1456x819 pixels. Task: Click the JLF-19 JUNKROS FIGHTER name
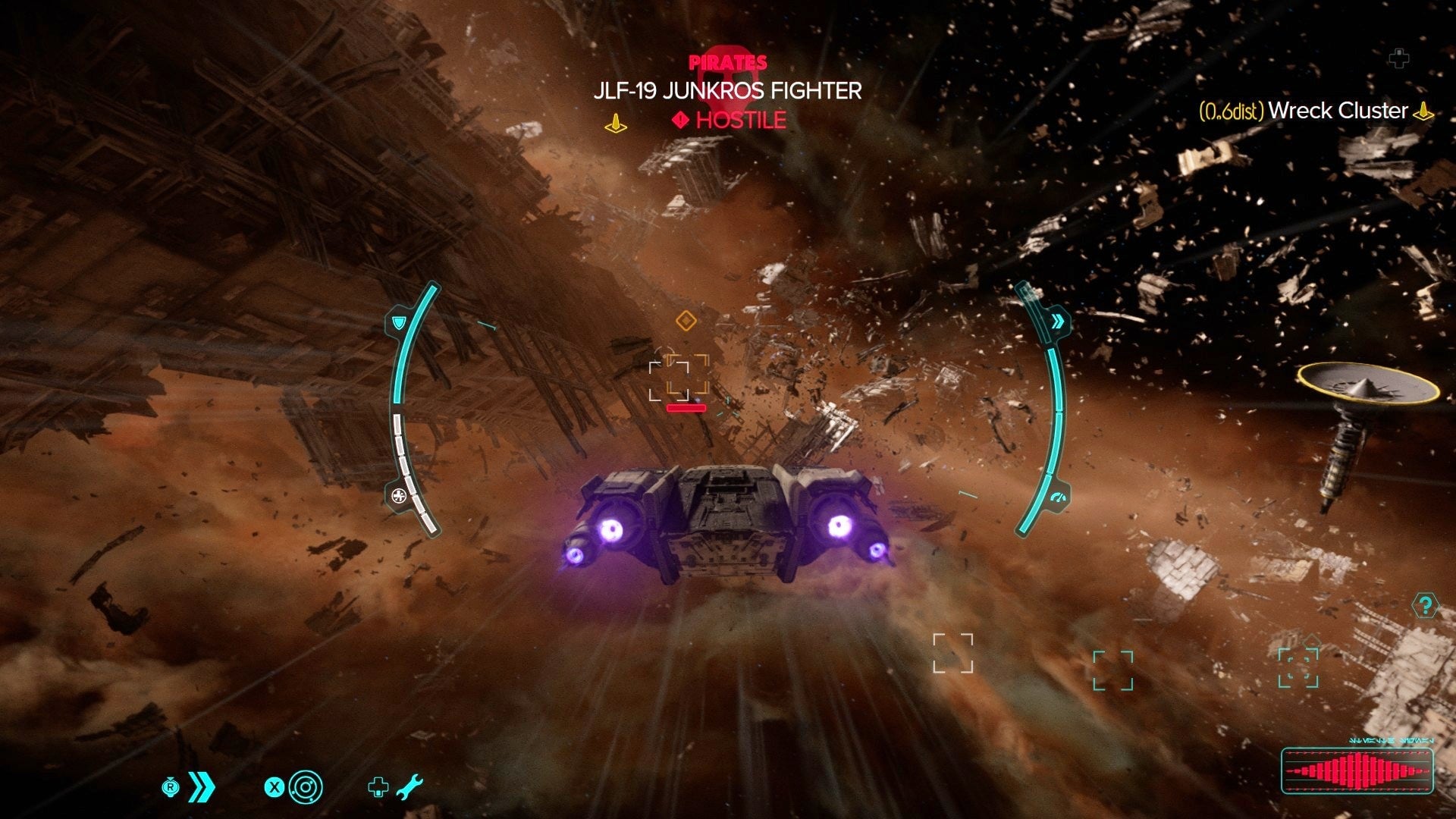[x=726, y=91]
